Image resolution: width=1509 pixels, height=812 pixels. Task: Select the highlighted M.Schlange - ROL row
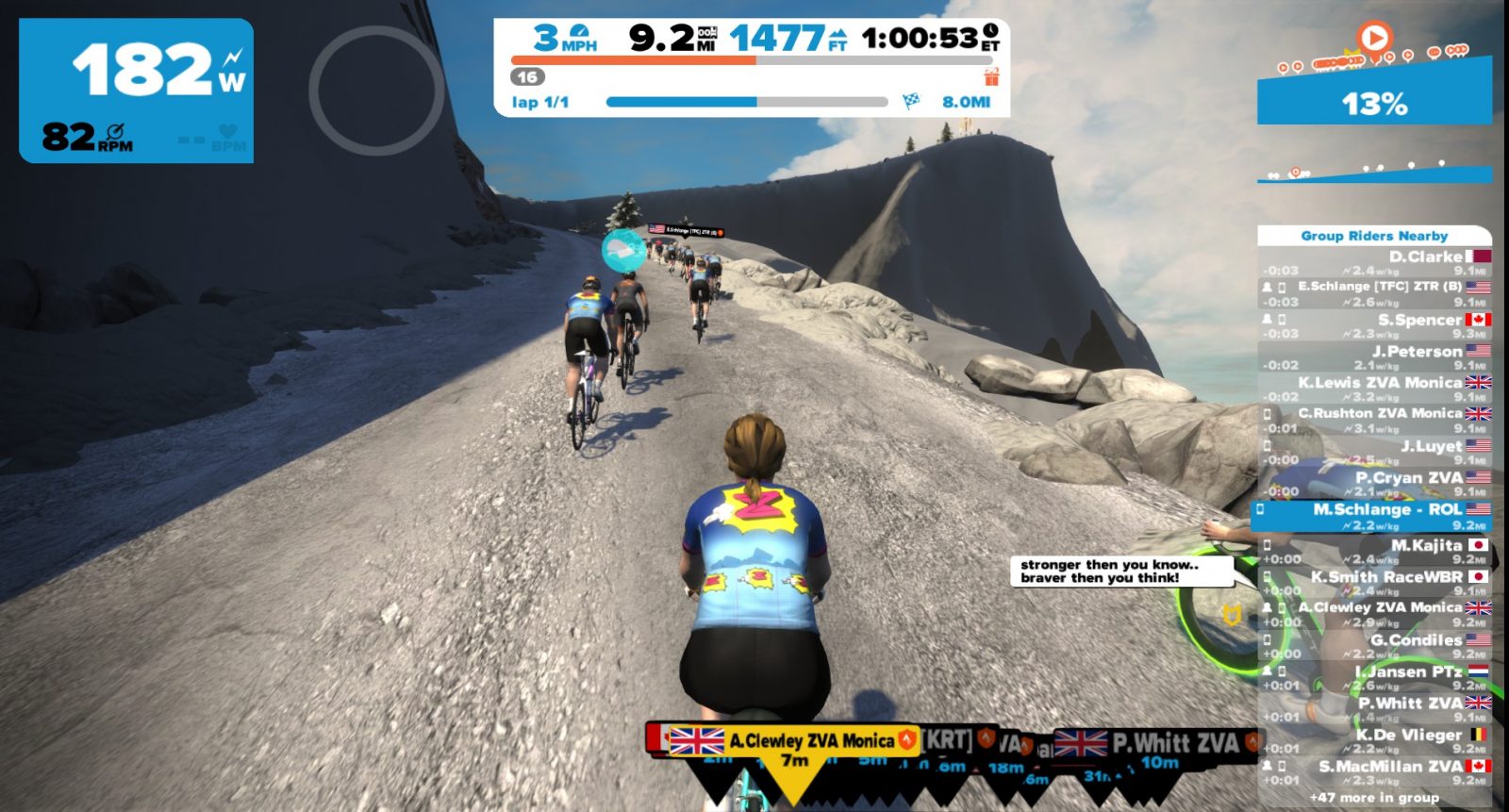(1373, 516)
